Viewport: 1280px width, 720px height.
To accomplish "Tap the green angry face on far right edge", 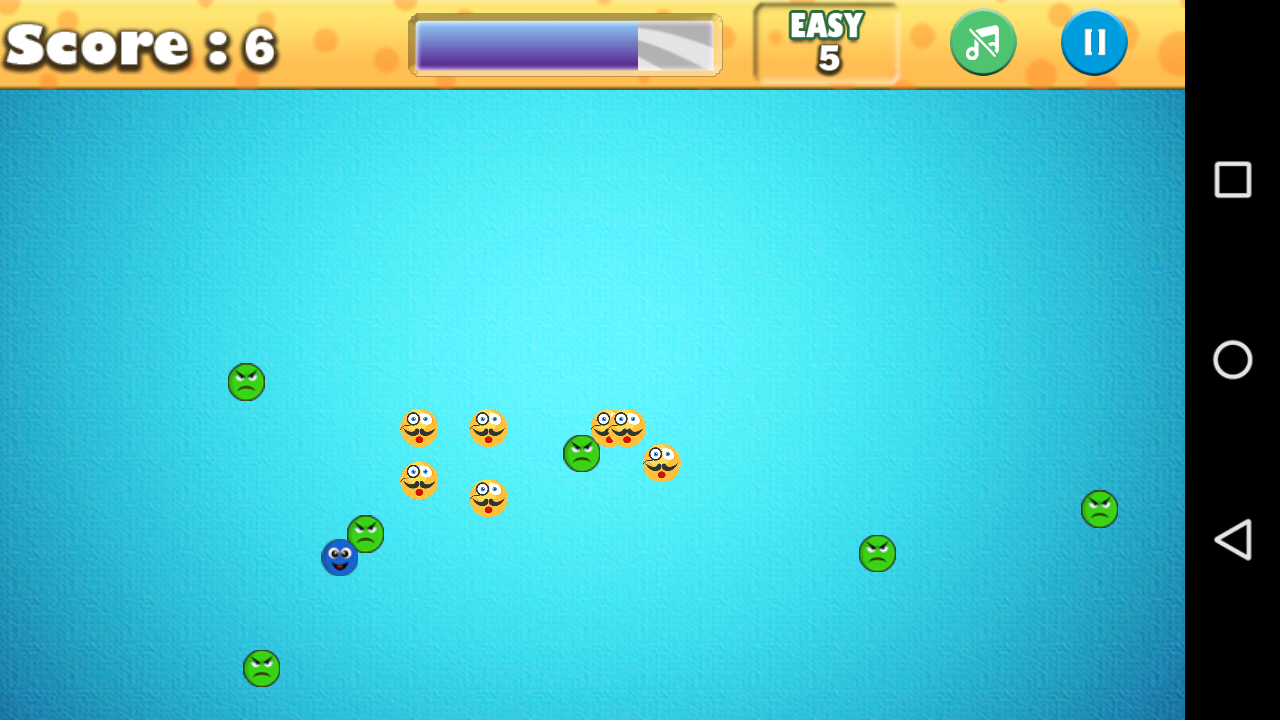I will 1098,508.
